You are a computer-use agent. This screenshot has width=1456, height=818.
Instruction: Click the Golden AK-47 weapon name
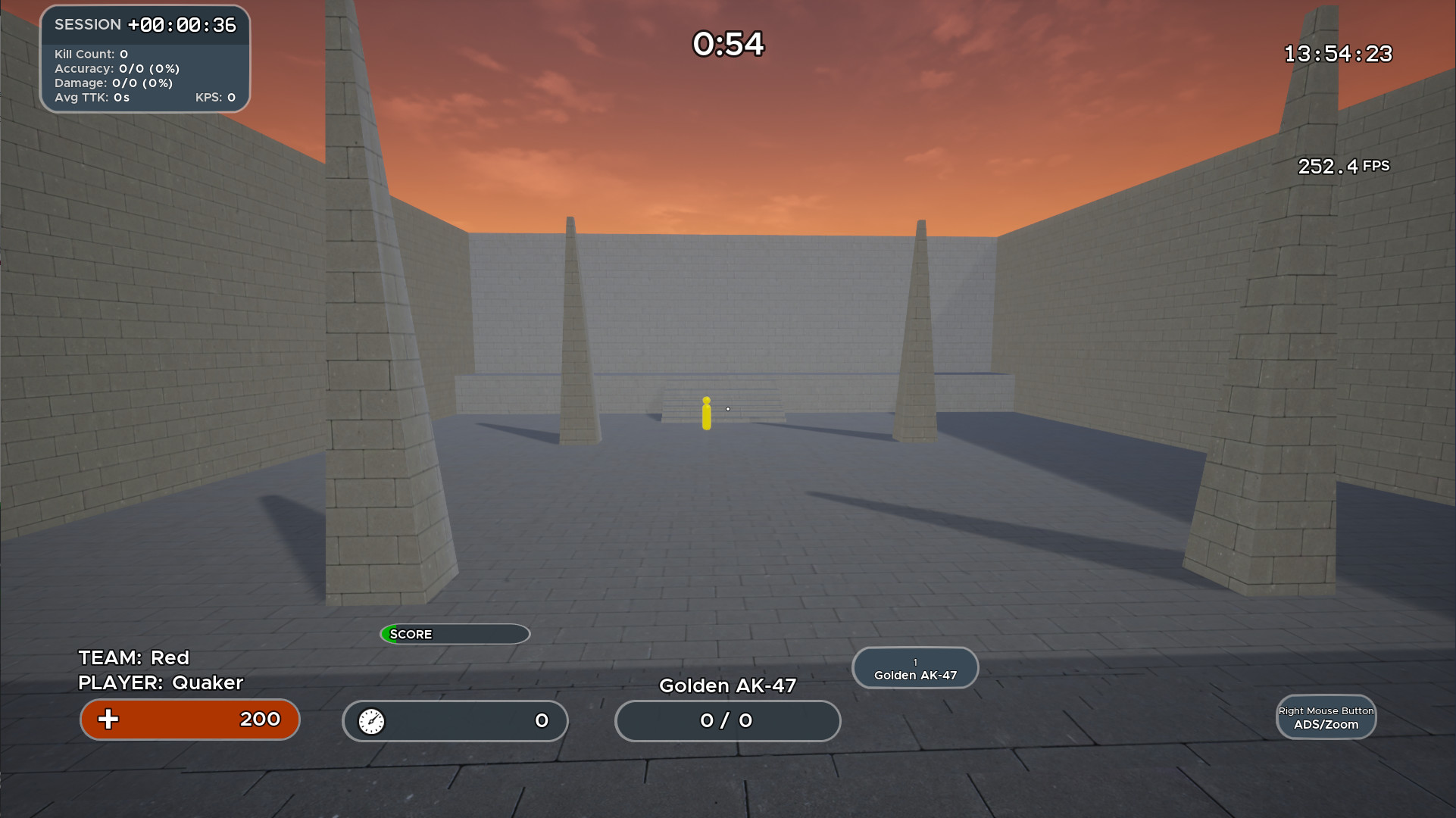(x=727, y=685)
